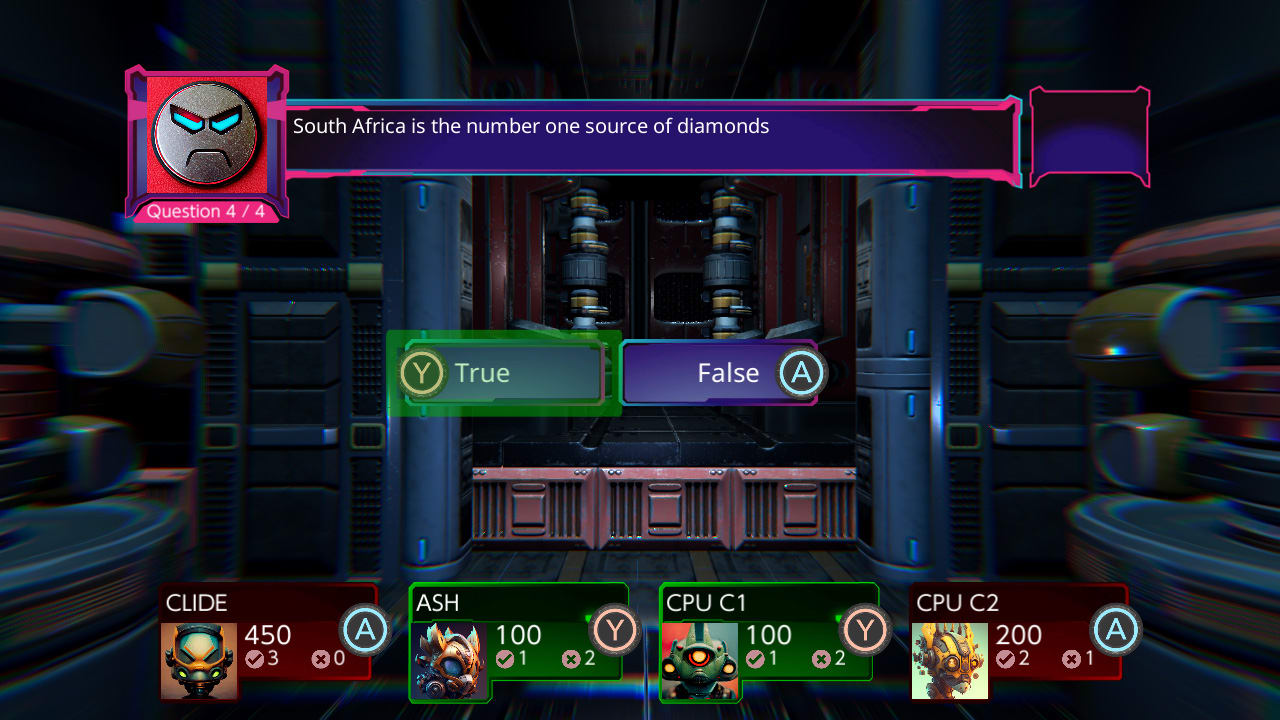Click ASH's creature avatar image
Screen dimensions: 1280x720
[x=449, y=660]
